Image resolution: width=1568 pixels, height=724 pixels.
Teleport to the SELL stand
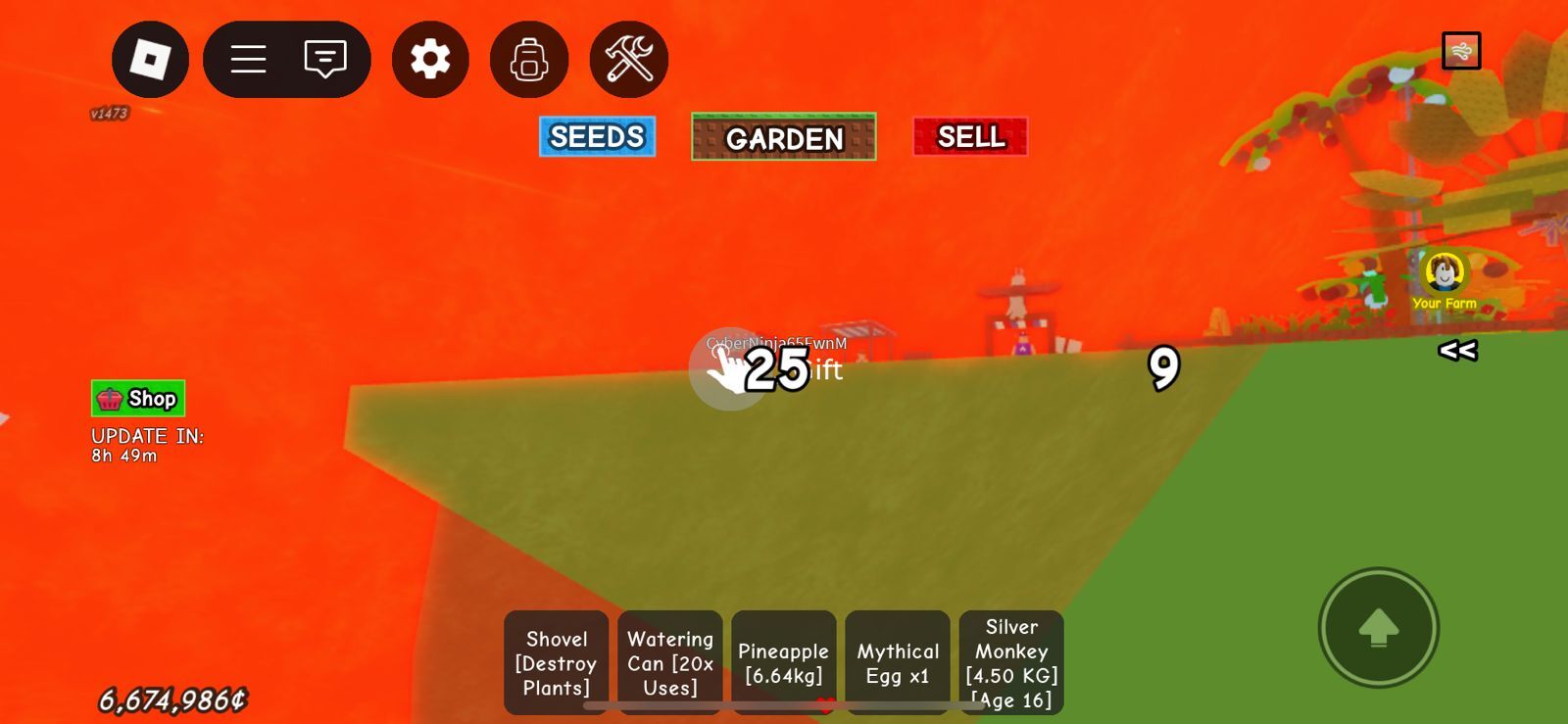pyautogui.click(x=970, y=137)
